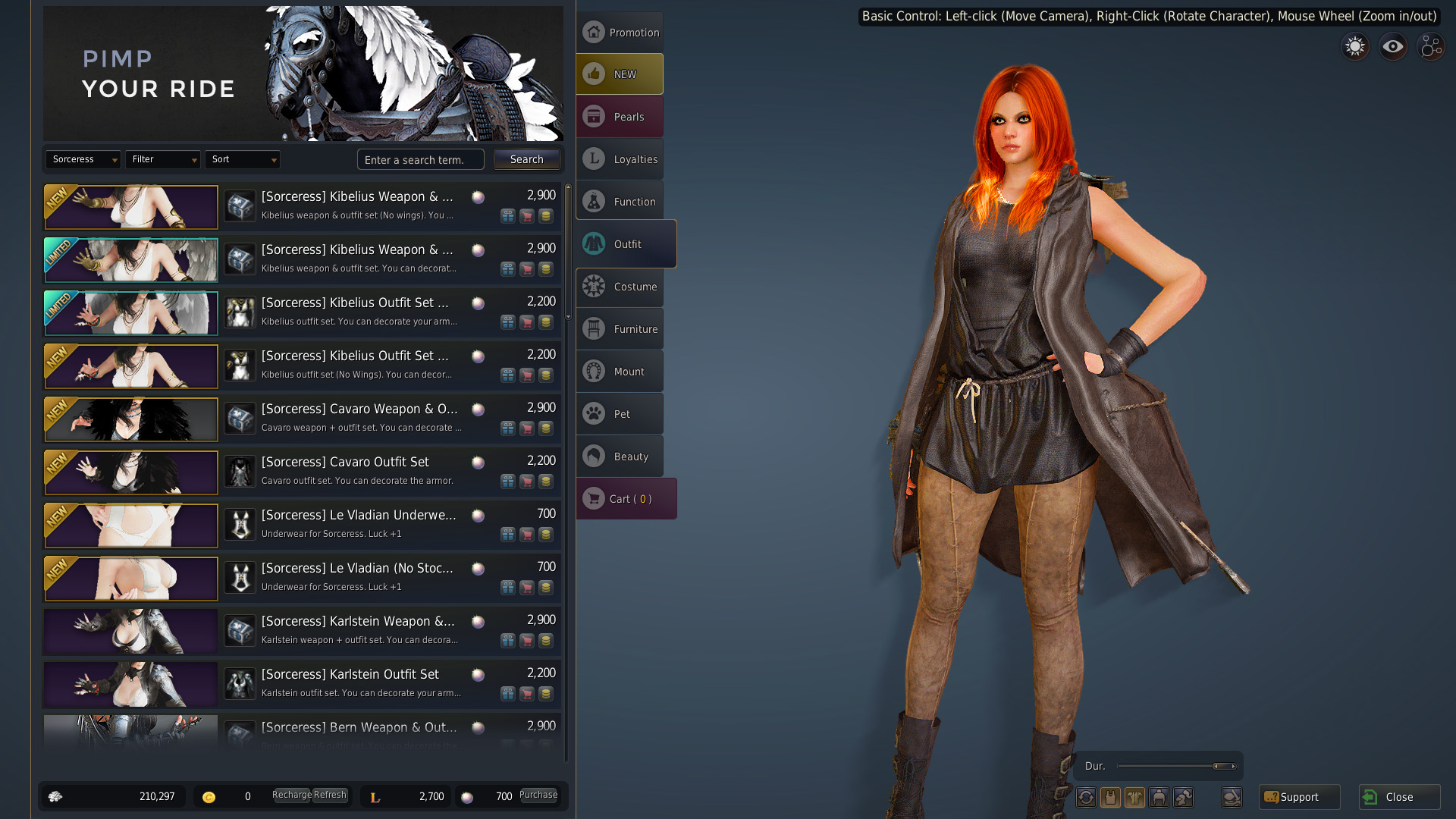Choose the Karlstein Outfit Set item
The width and height of the screenshot is (1456, 819).
[x=350, y=675]
